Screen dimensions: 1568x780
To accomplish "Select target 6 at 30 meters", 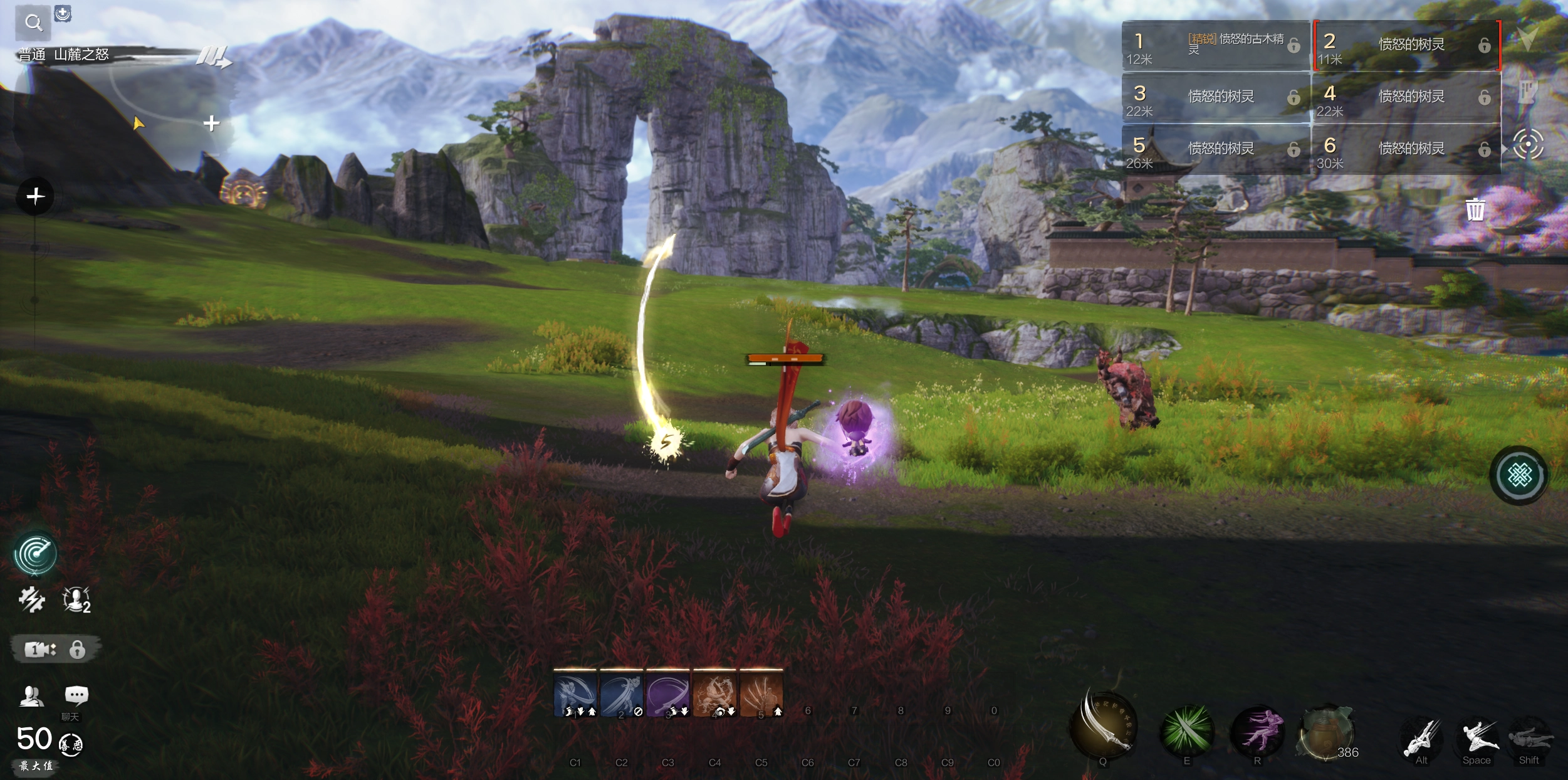I will click(x=1405, y=149).
